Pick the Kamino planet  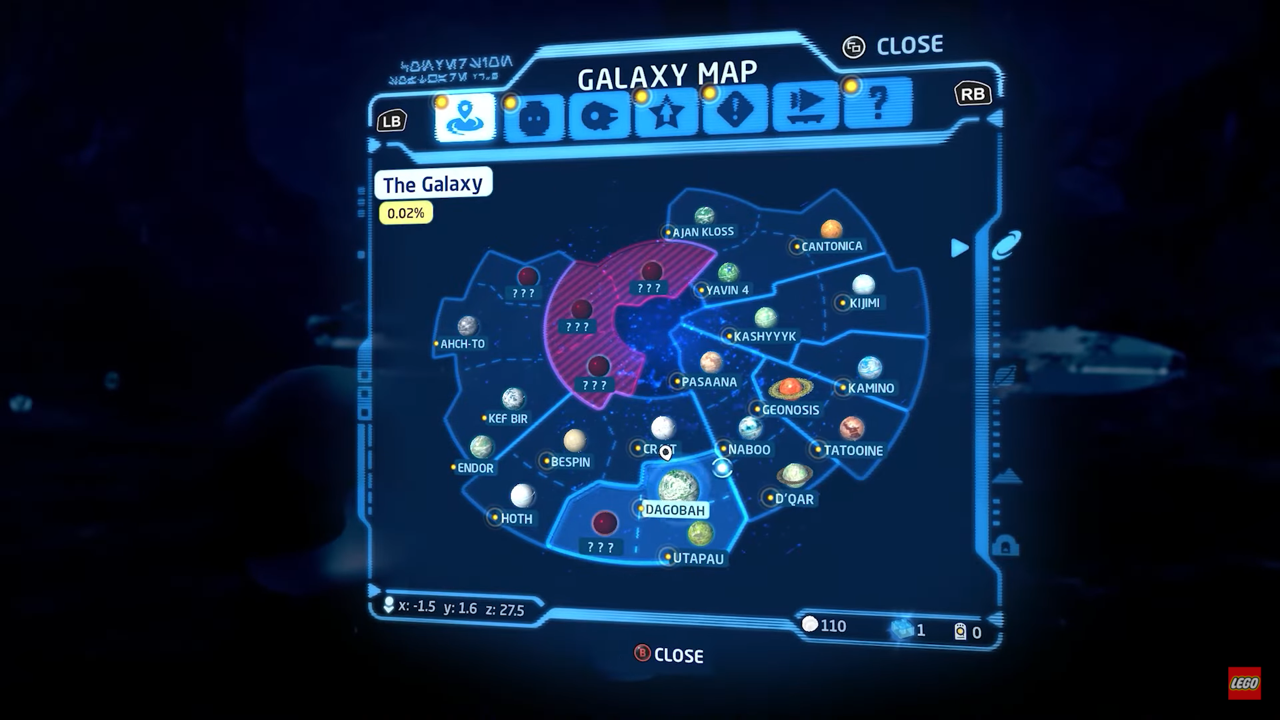(869, 368)
